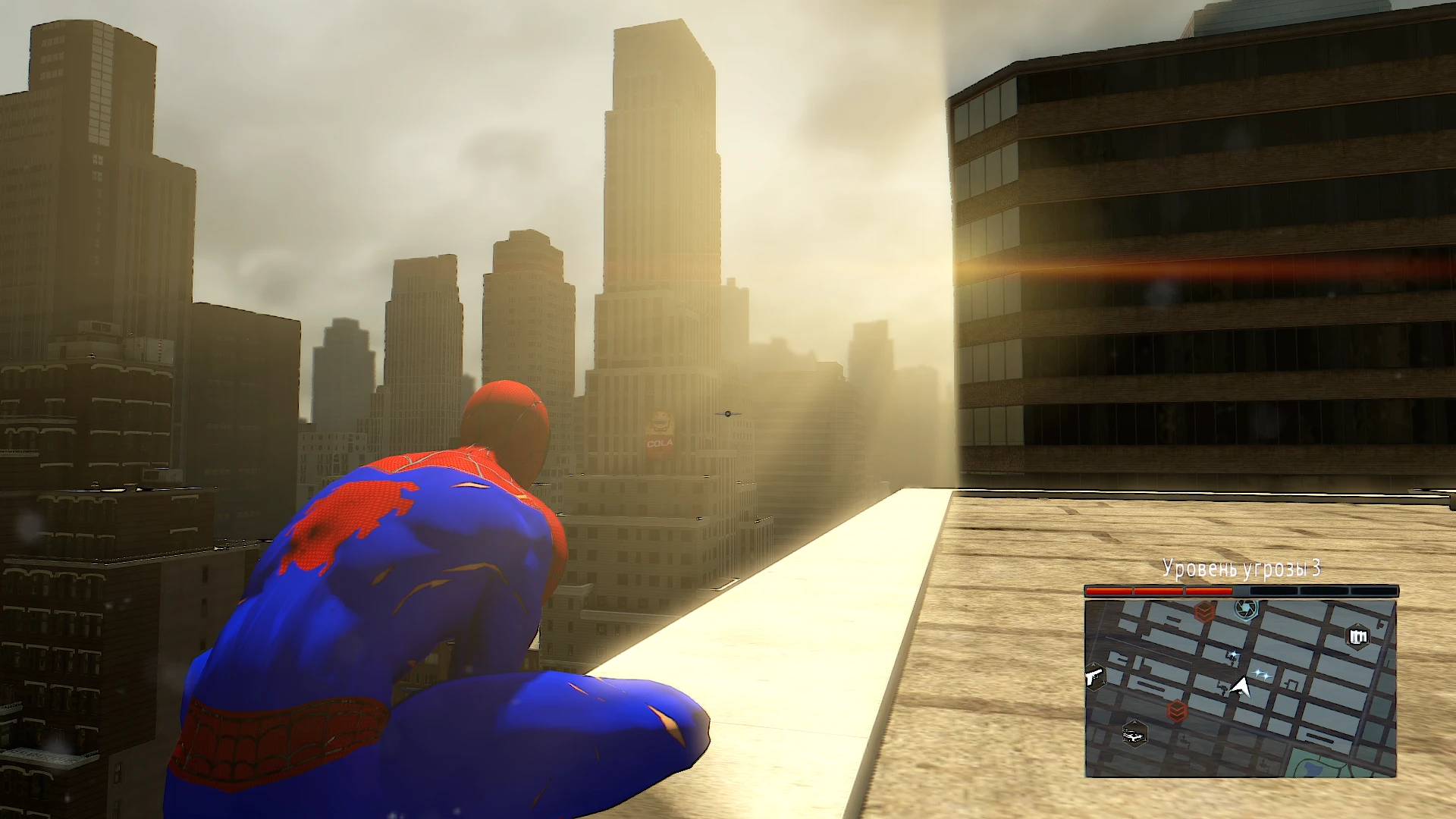
Task: Click the rightmost empty threat segment
Action: 1376,591
